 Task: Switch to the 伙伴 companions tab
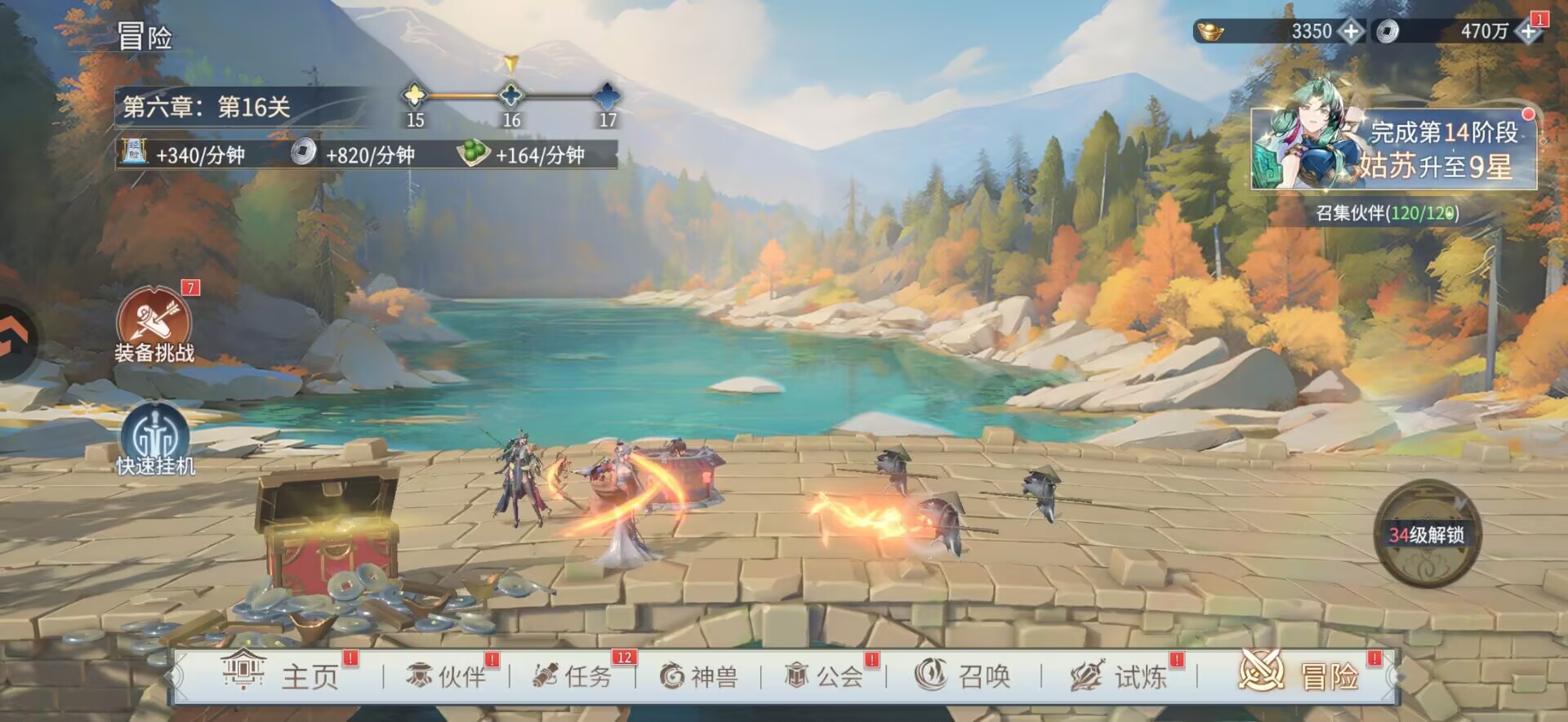tap(447, 676)
